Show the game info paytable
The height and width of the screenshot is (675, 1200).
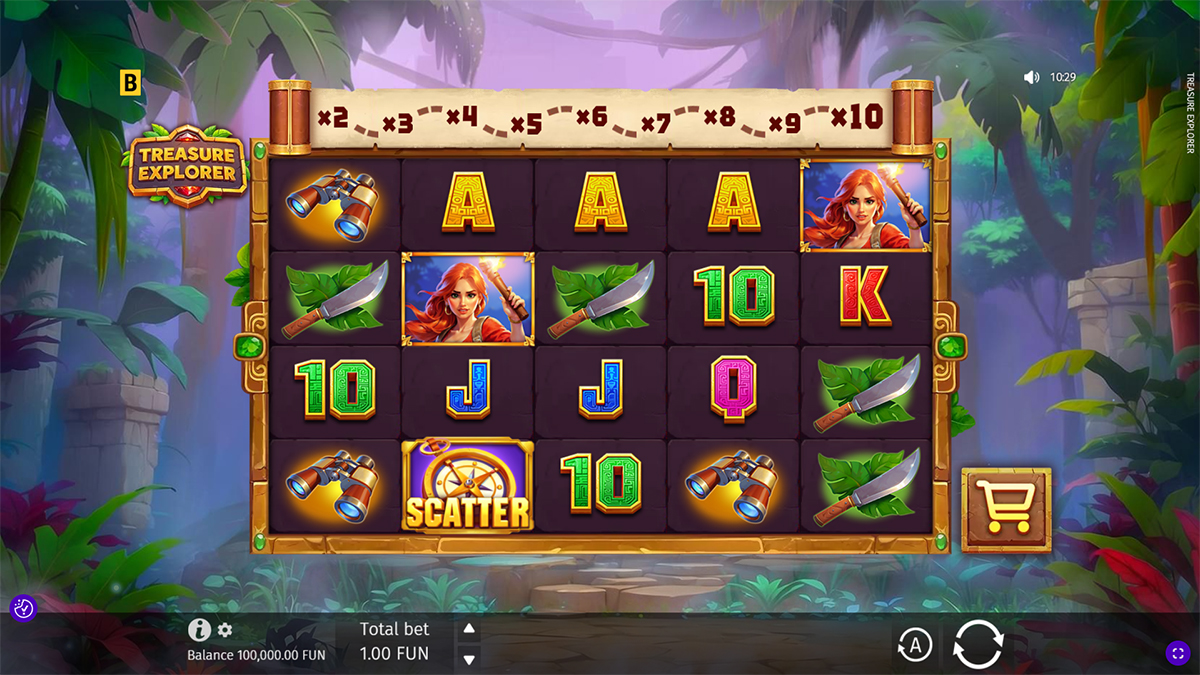point(199,630)
